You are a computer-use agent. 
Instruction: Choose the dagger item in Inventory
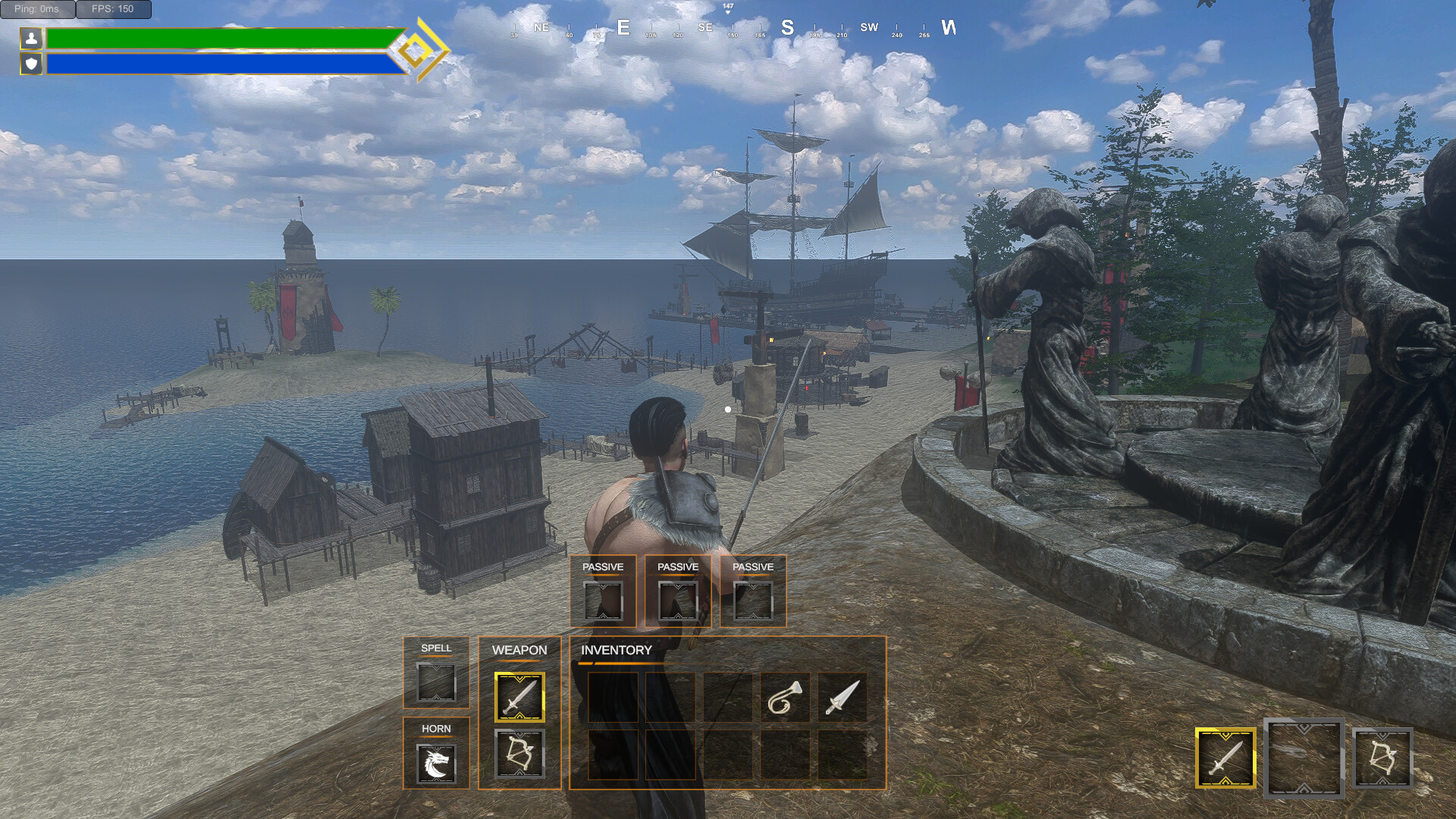click(843, 698)
